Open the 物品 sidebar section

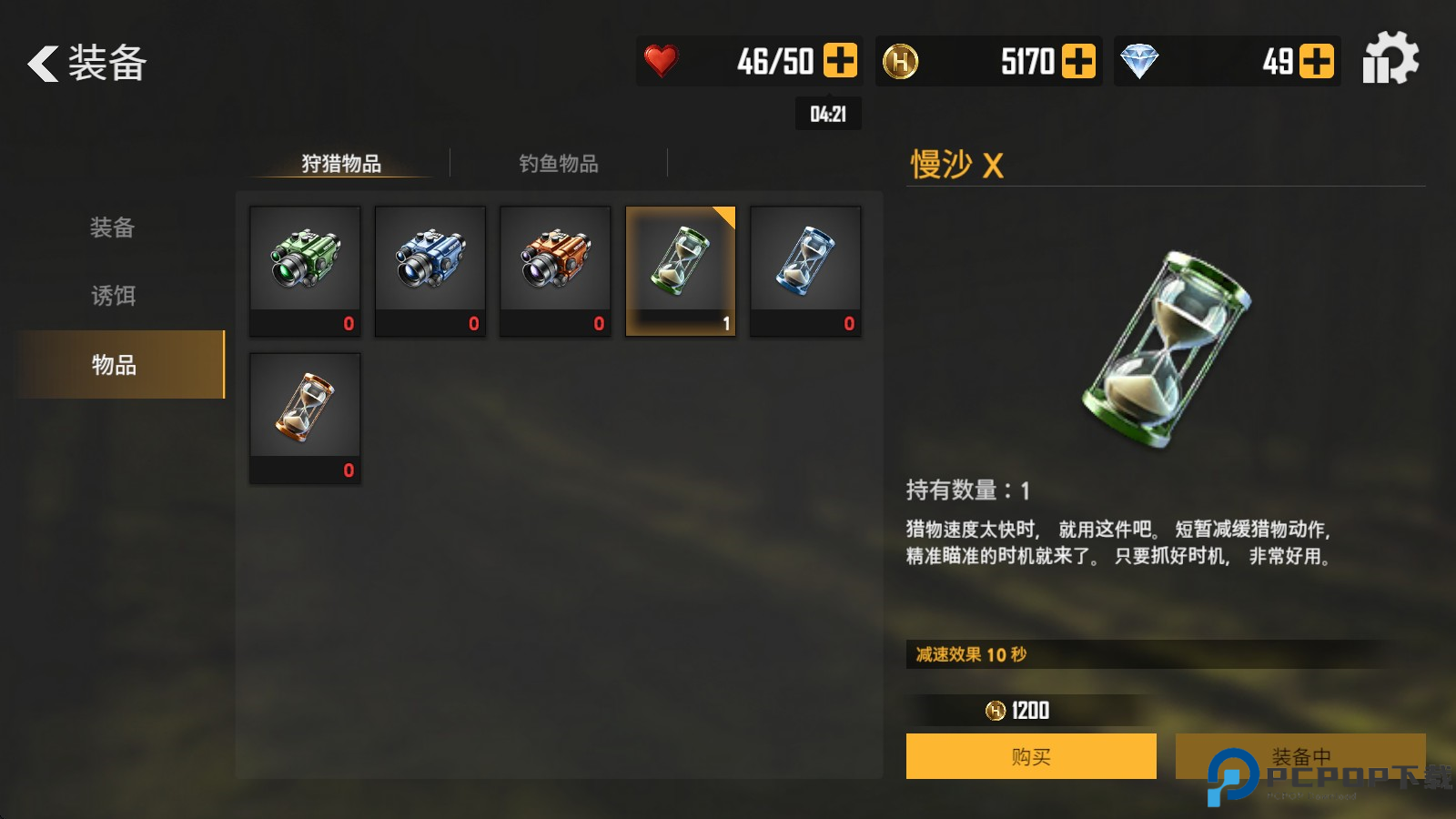click(x=111, y=366)
